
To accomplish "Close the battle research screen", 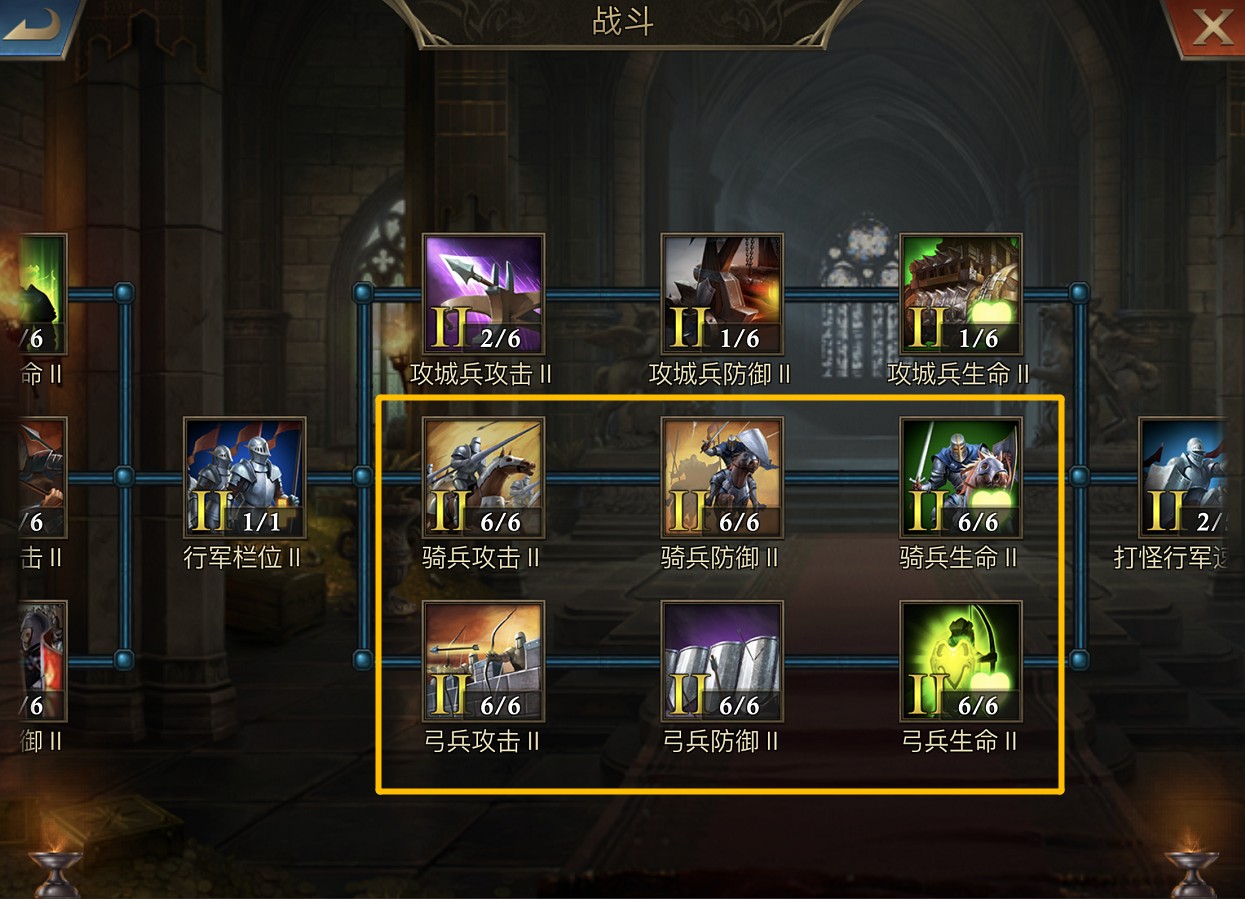I will [x=1208, y=27].
